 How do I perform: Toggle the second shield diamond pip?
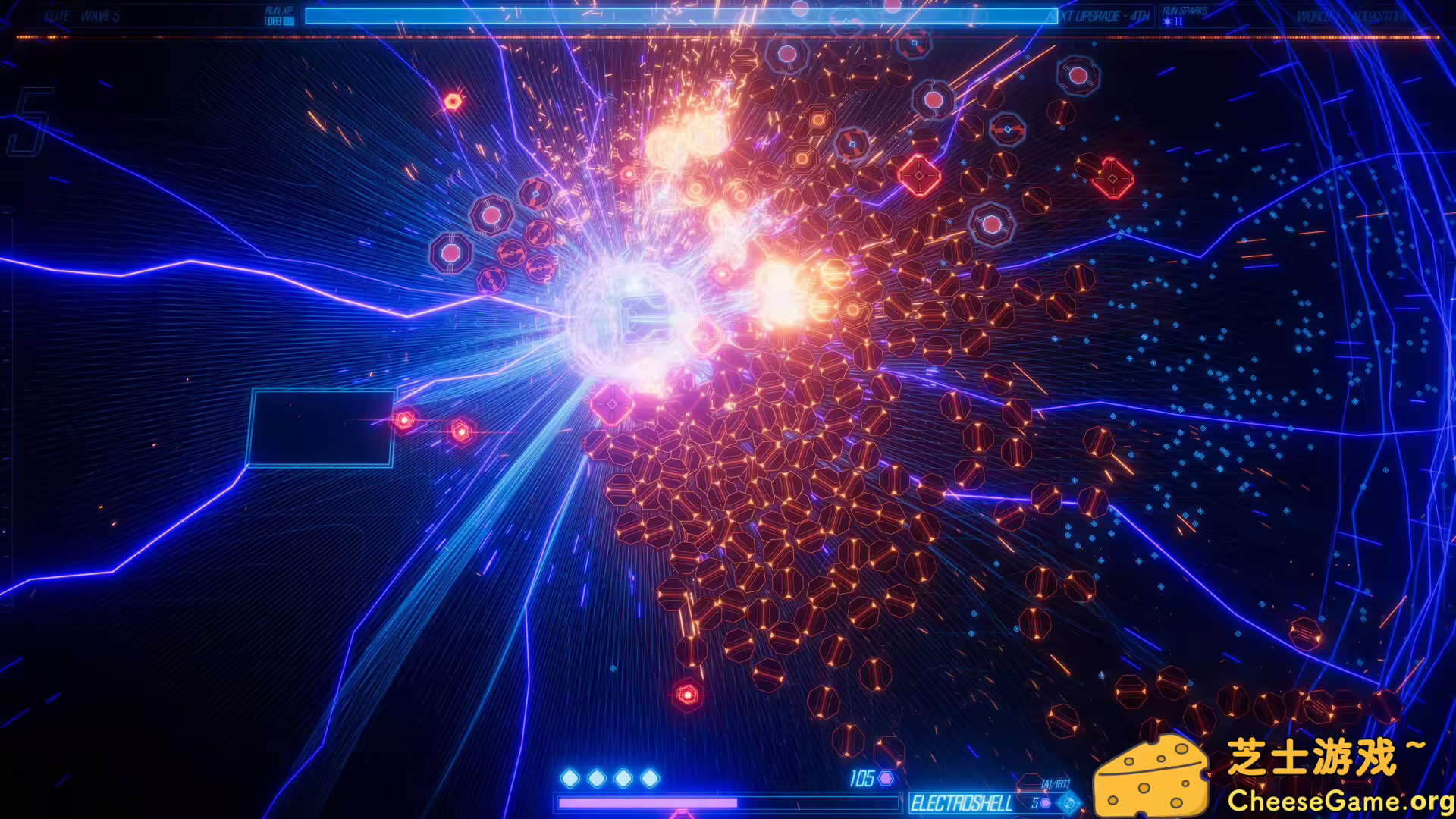pyautogui.click(x=597, y=778)
